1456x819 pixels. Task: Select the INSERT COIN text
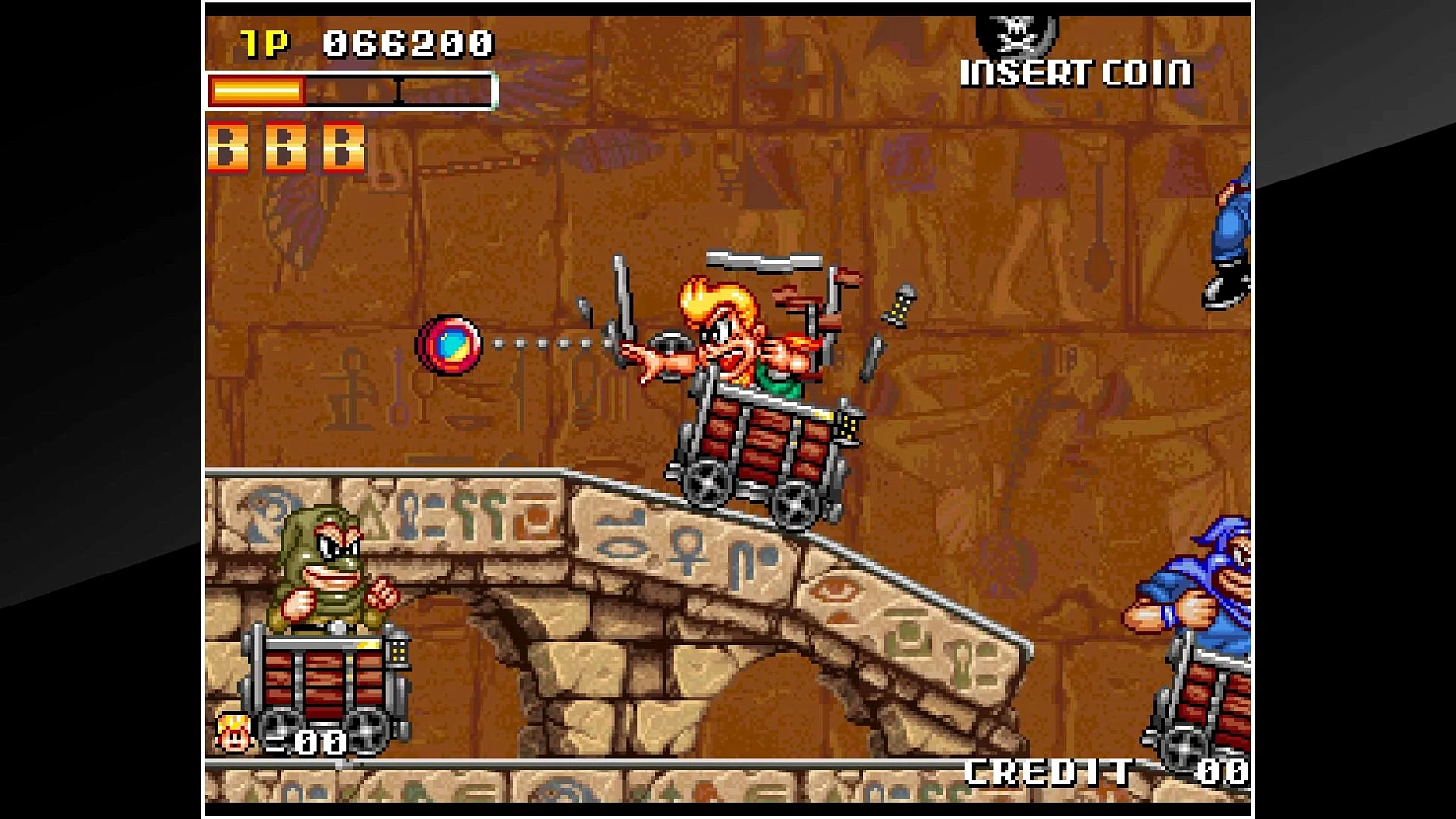tap(1075, 73)
